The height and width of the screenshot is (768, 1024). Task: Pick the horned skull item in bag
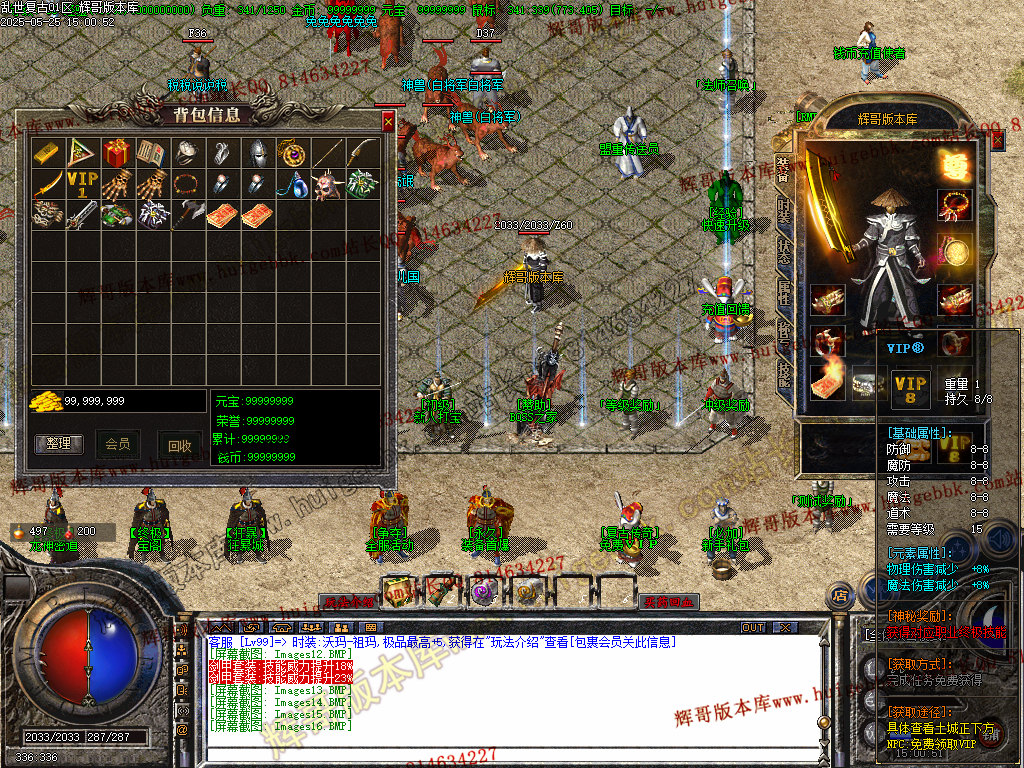tap(327, 185)
